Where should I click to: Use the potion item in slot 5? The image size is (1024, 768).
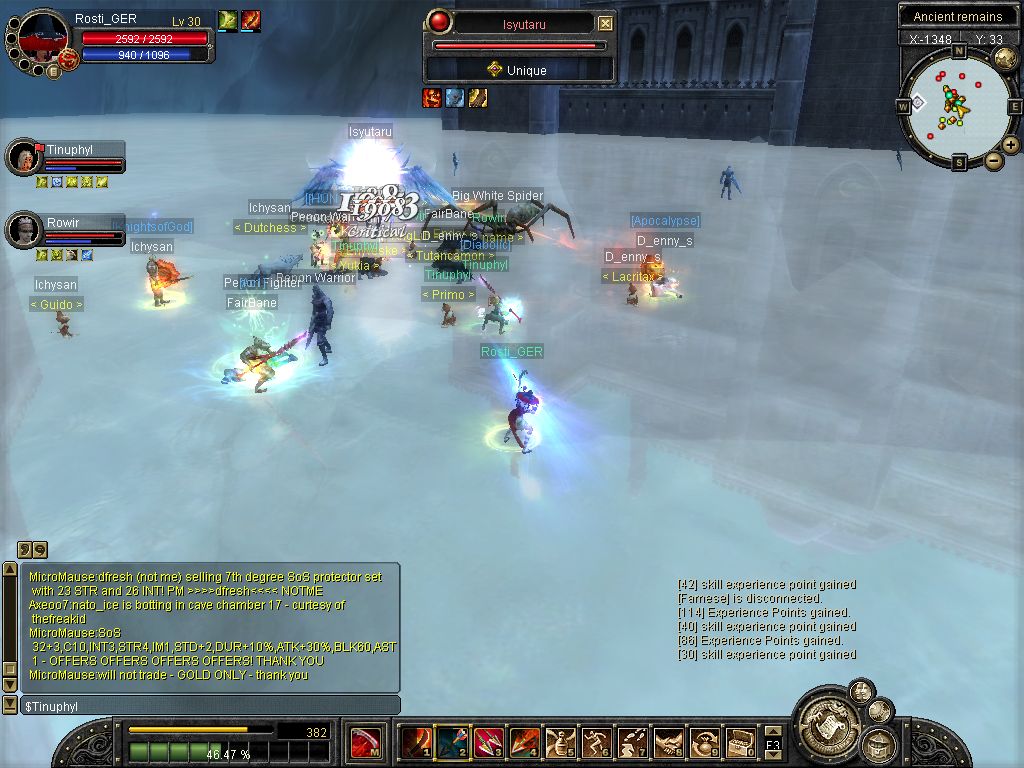[x=561, y=742]
